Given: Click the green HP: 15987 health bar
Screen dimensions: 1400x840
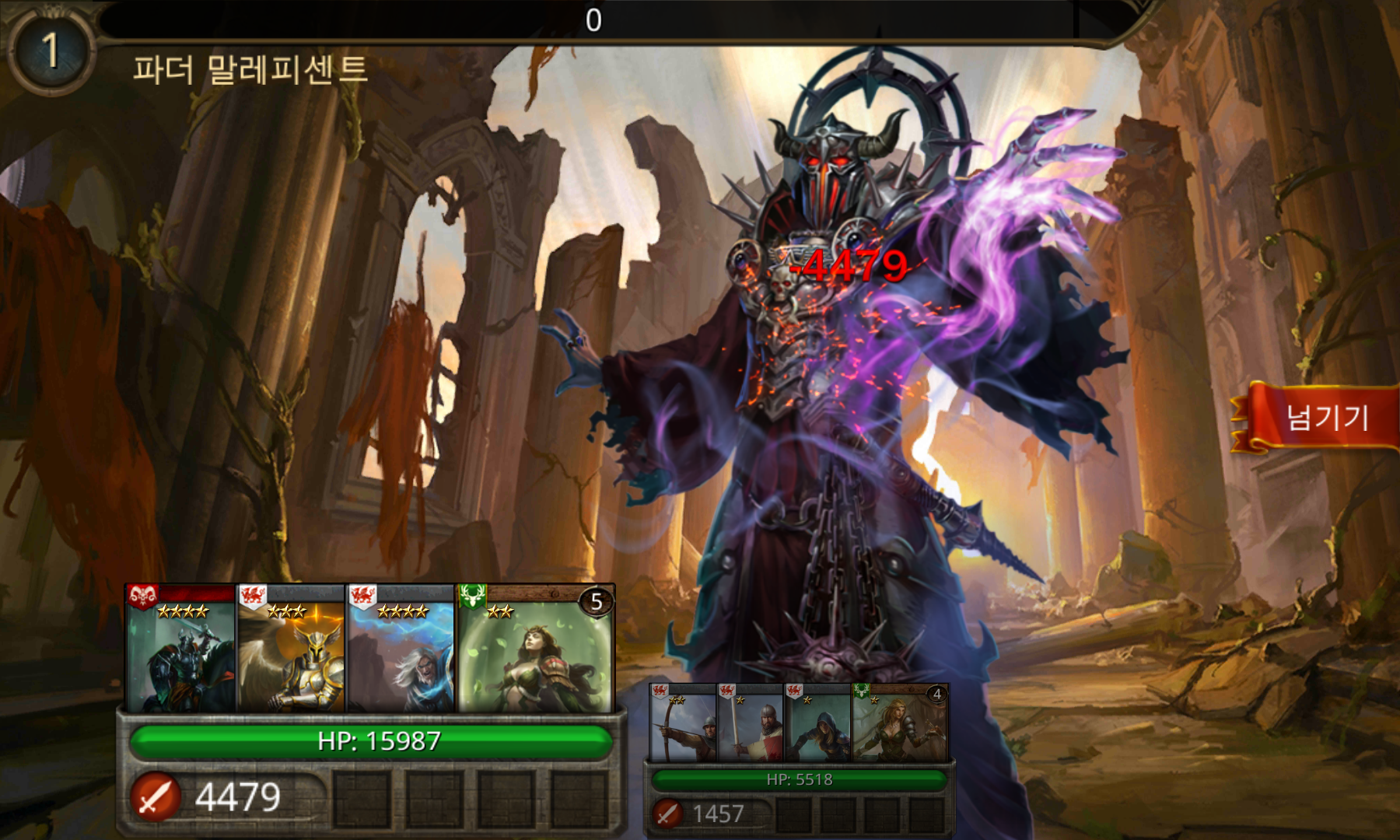Looking at the screenshot, I should click(x=369, y=741).
